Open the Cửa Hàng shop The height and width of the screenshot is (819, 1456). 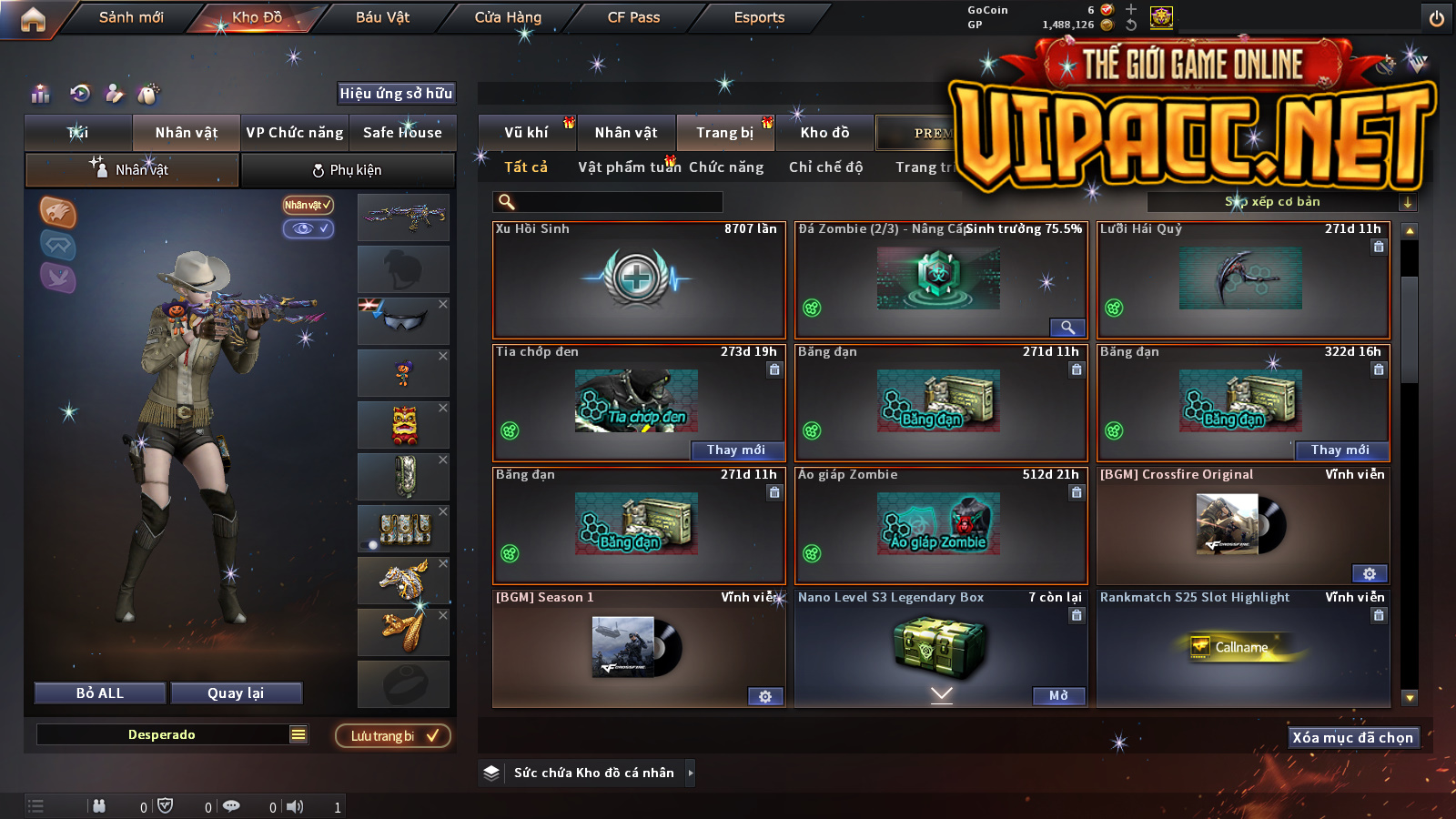point(508,17)
